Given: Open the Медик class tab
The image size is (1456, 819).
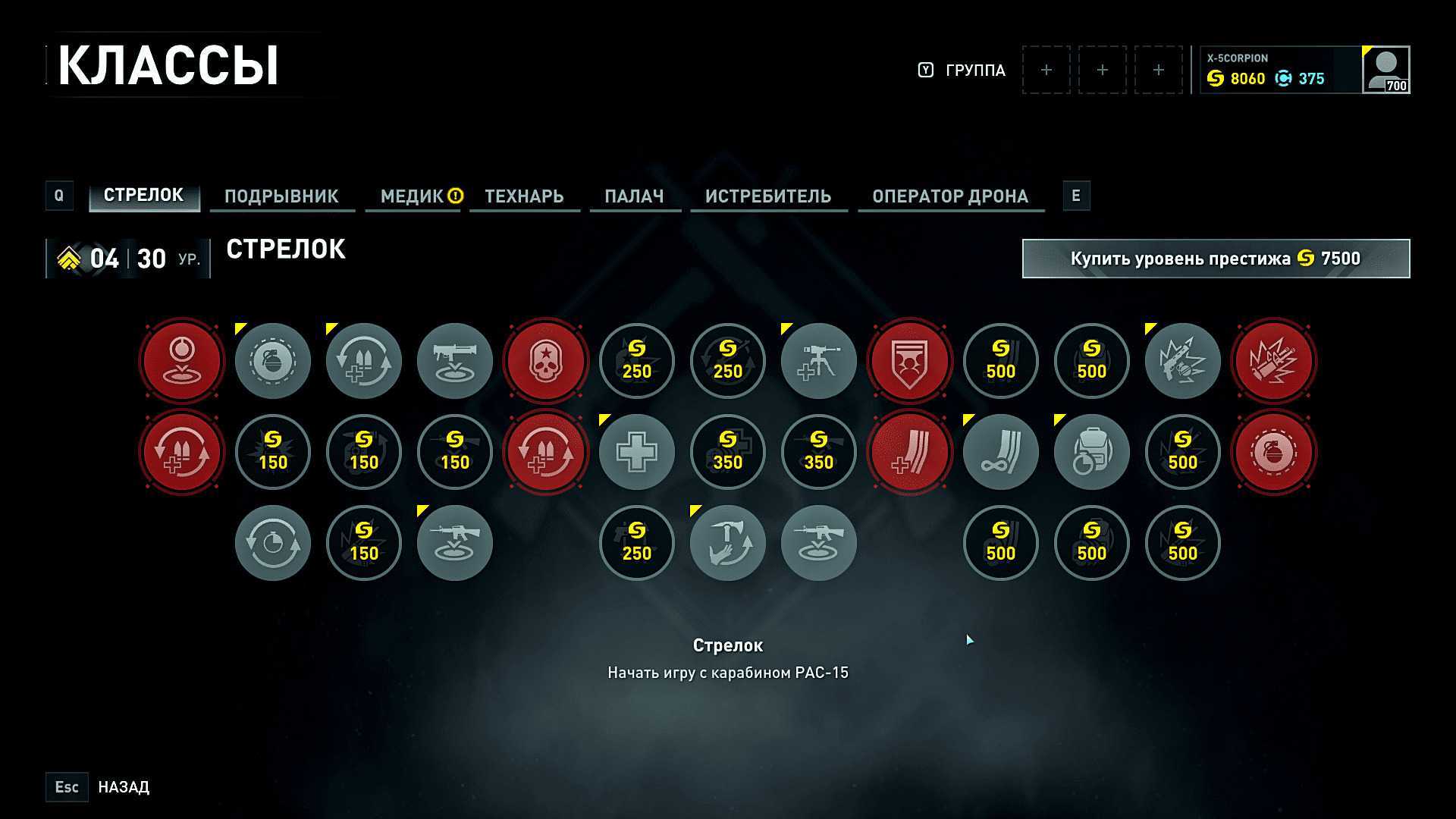Looking at the screenshot, I should pyautogui.click(x=412, y=196).
